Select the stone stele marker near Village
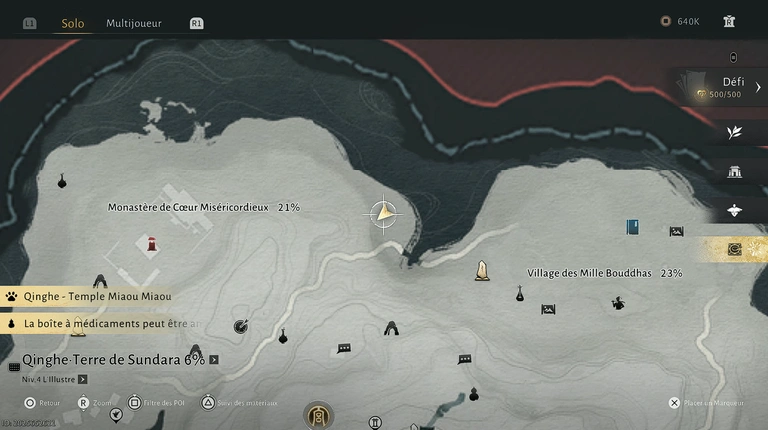This screenshot has width=768, height=430. coord(482,270)
